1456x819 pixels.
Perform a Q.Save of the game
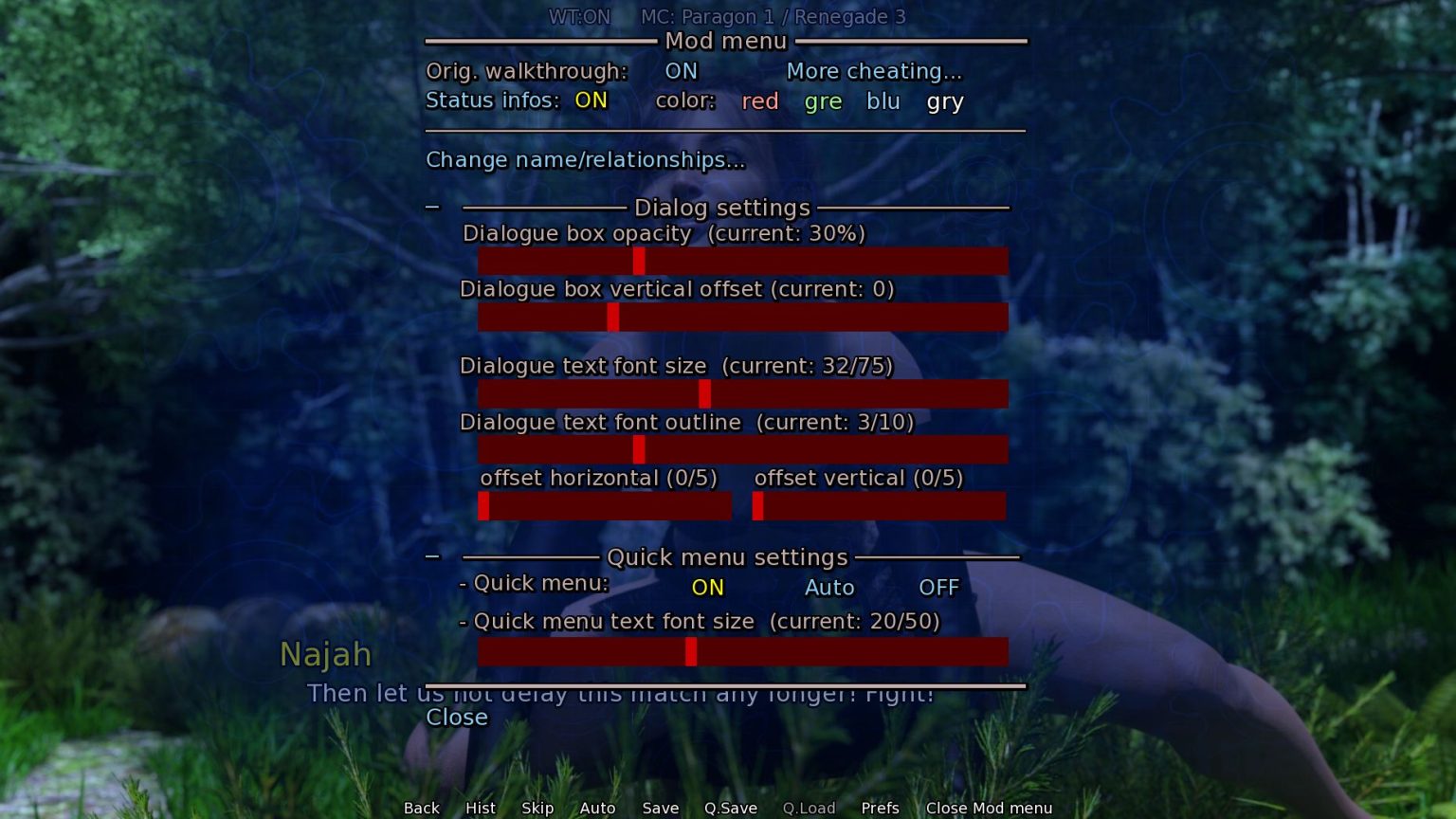730,808
